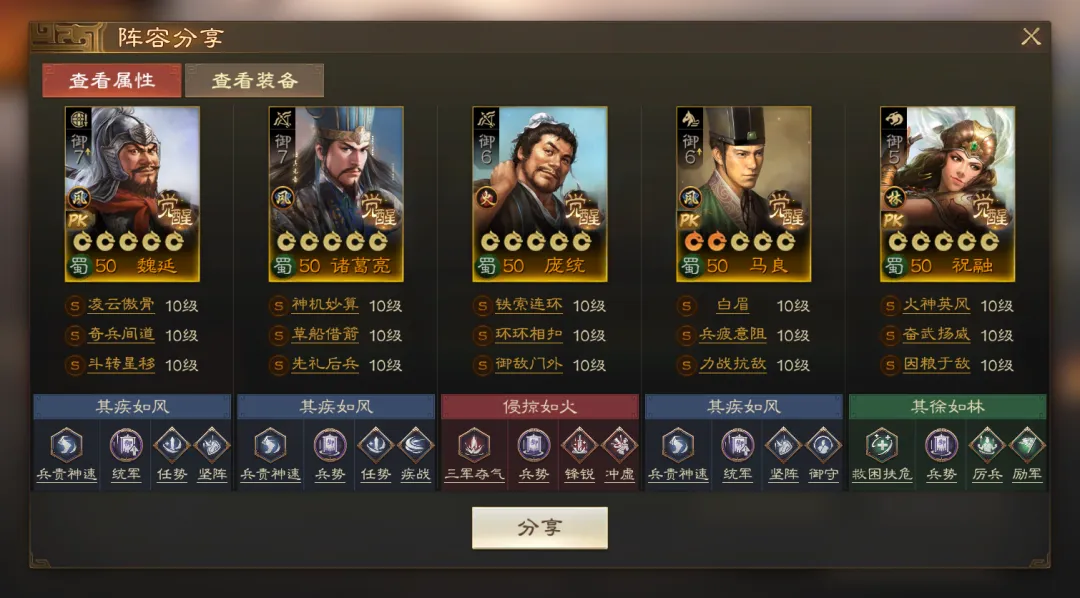Open the 庞统 hero card
Viewport: 1080px width, 598px height.
(540, 194)
